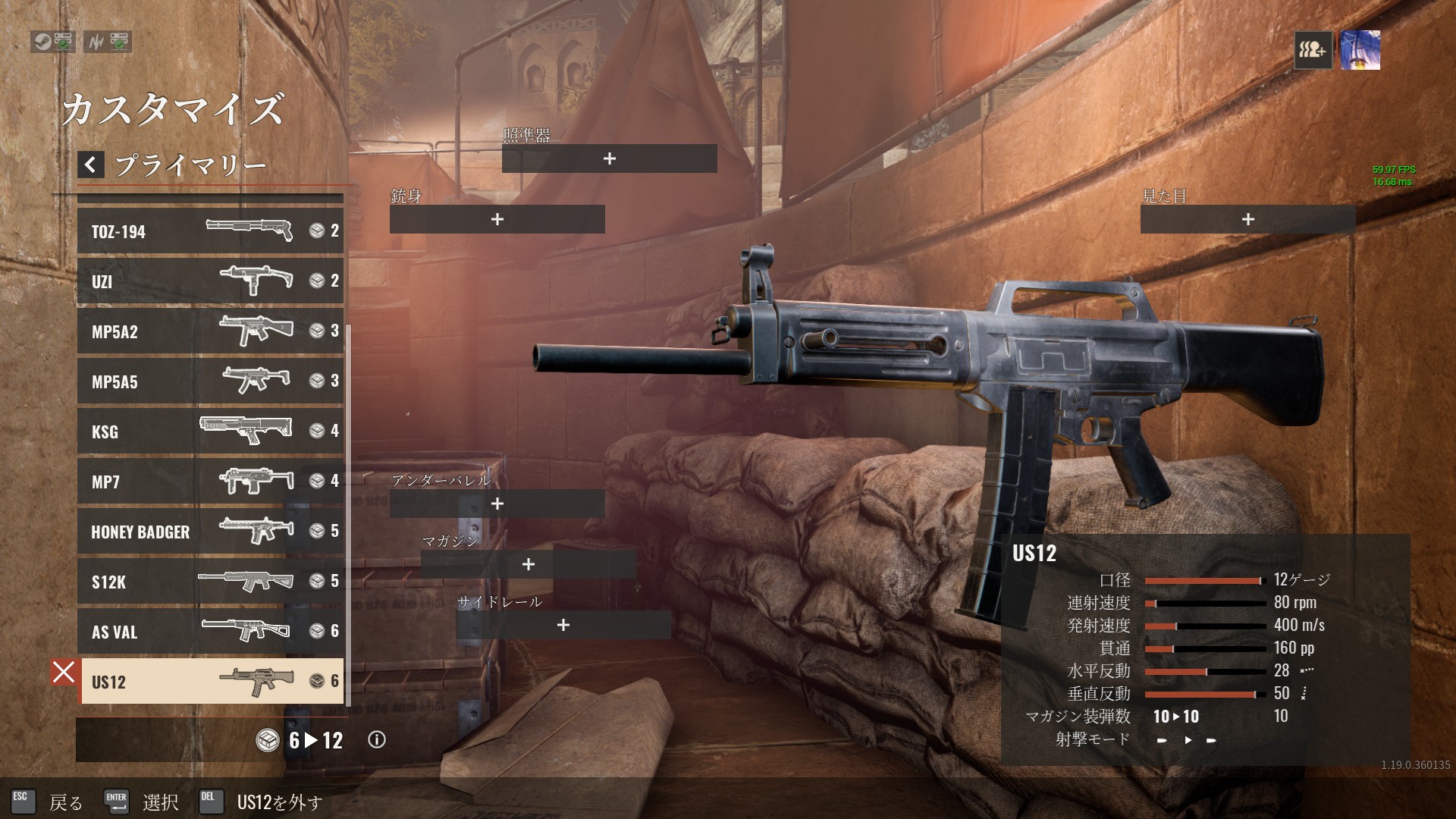Screen dimensions: 1456x819
Task: Choose the MP7 weapon
Action: (210, 481)
